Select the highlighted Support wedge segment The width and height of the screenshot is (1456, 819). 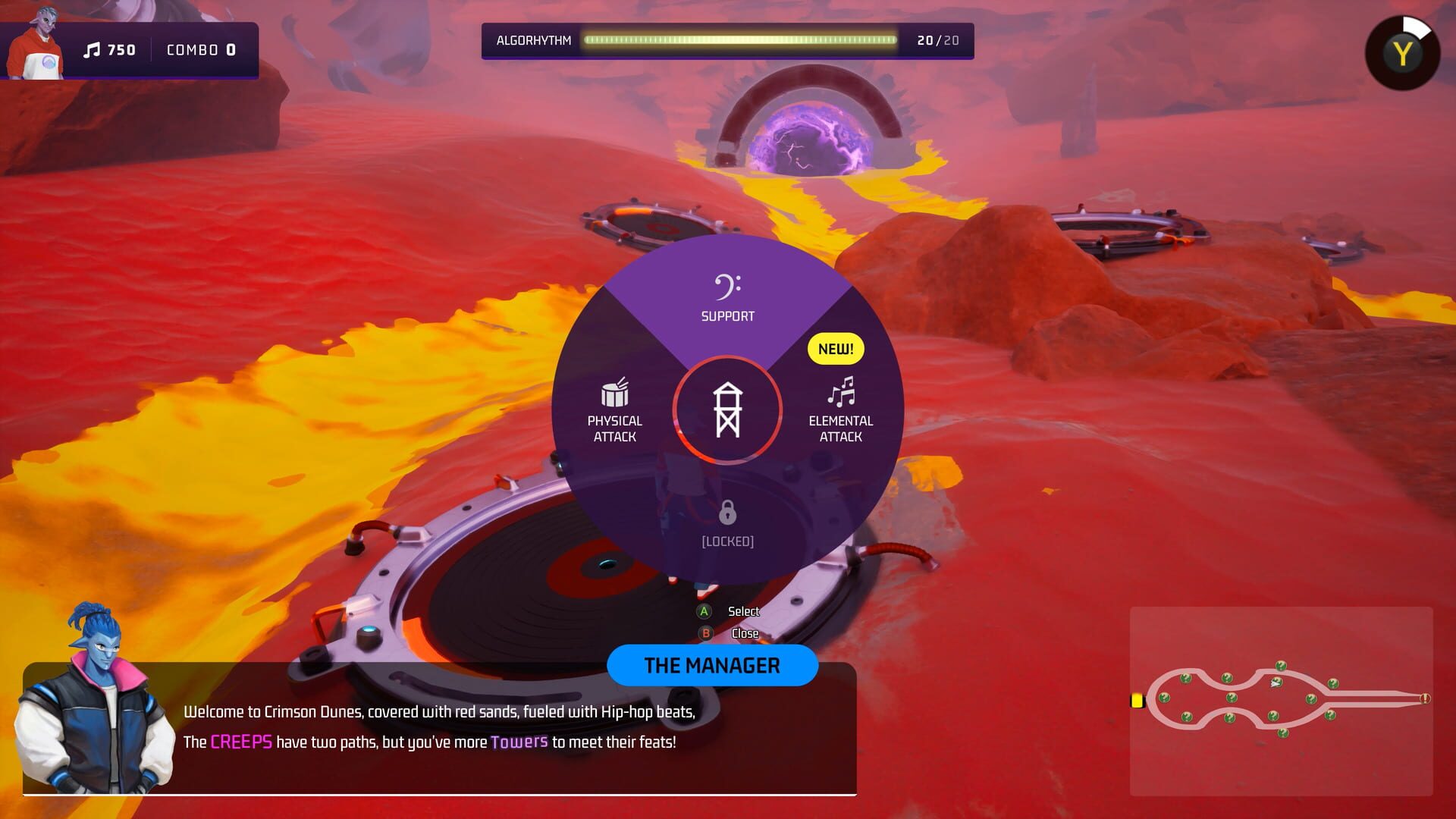tap(727, 303)
